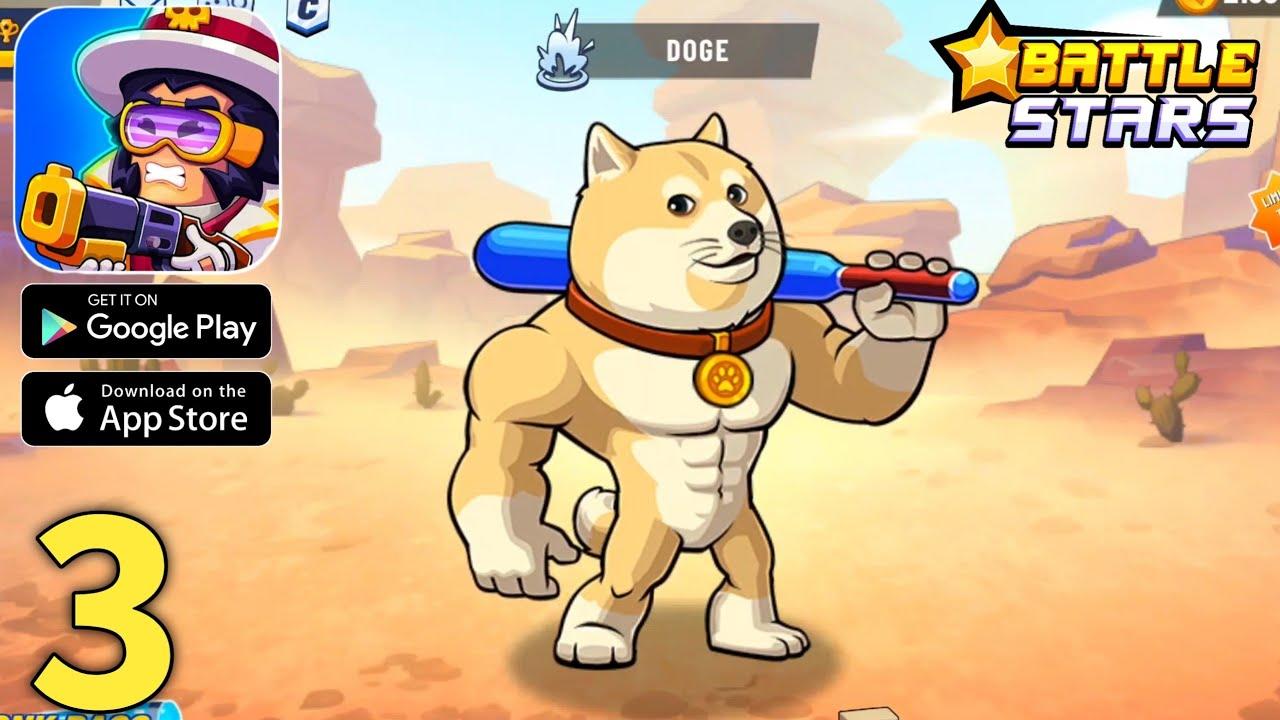The image size is (1280, 720).
Task: Click the Apple logo on App Store badge
Action: tap(64, 408)
